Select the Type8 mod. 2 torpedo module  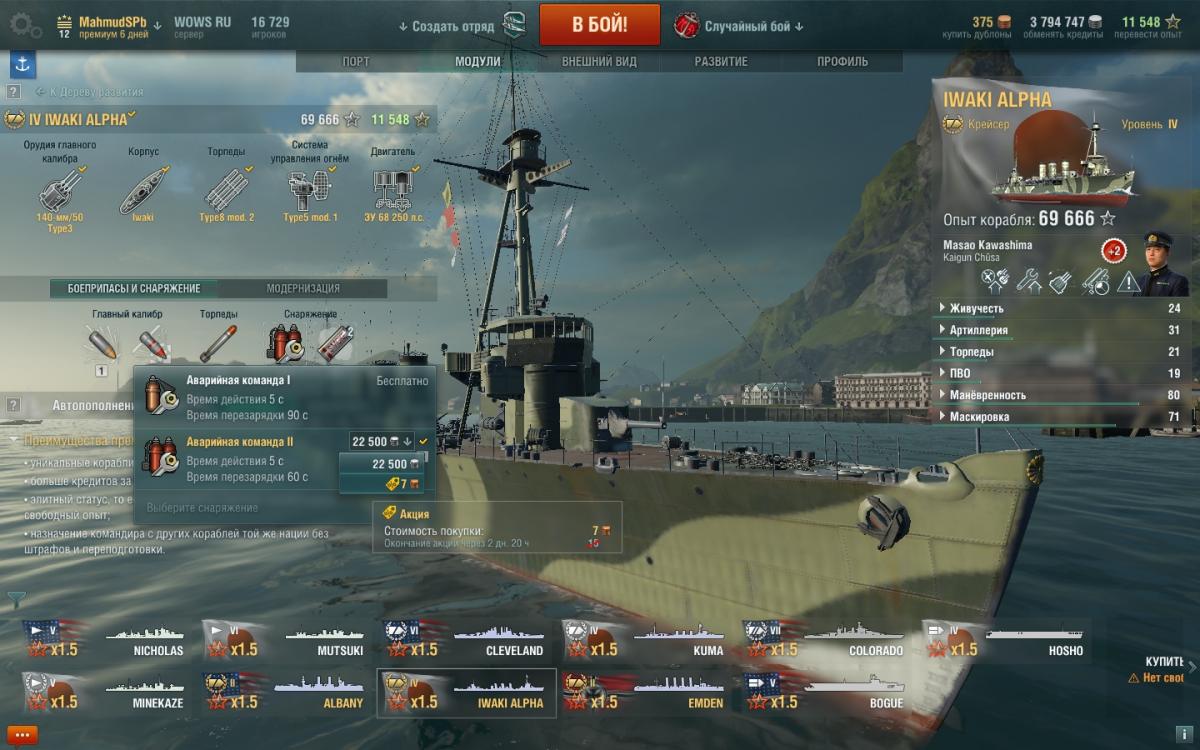coord(227,189)
